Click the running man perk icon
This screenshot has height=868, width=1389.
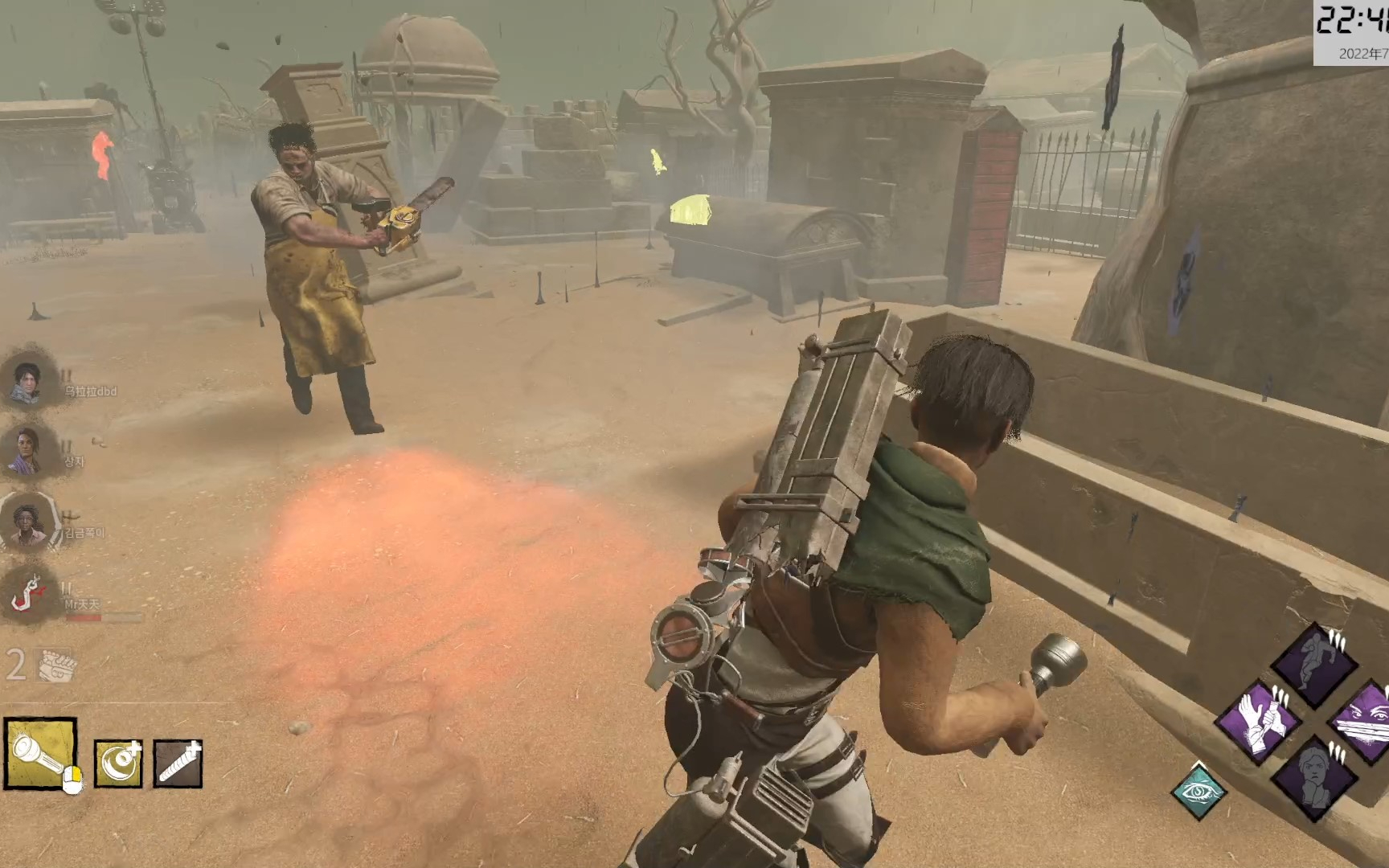pos(1313,663)
